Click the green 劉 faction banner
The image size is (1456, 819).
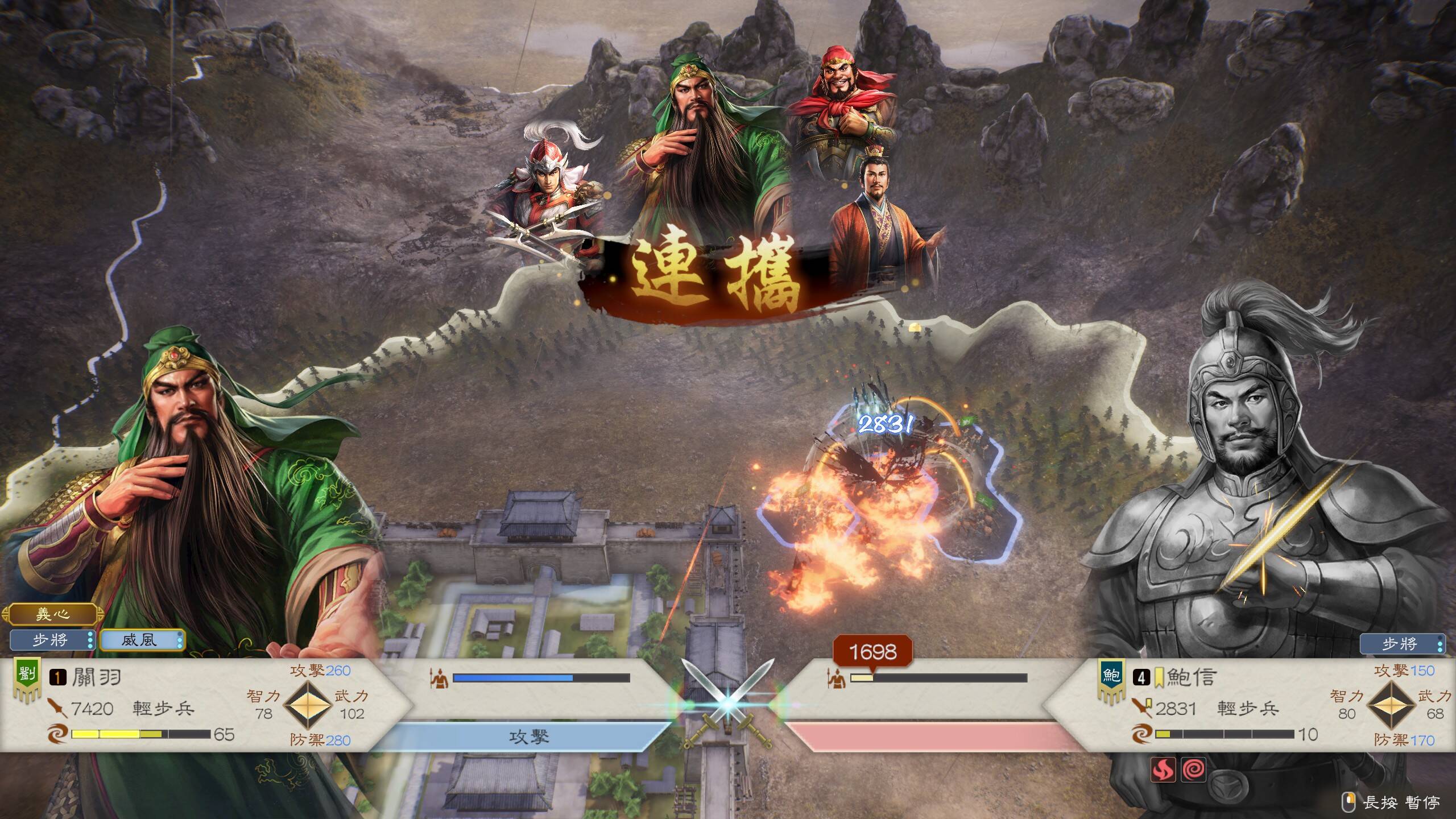pyautogui.click(x=26, y=677)
